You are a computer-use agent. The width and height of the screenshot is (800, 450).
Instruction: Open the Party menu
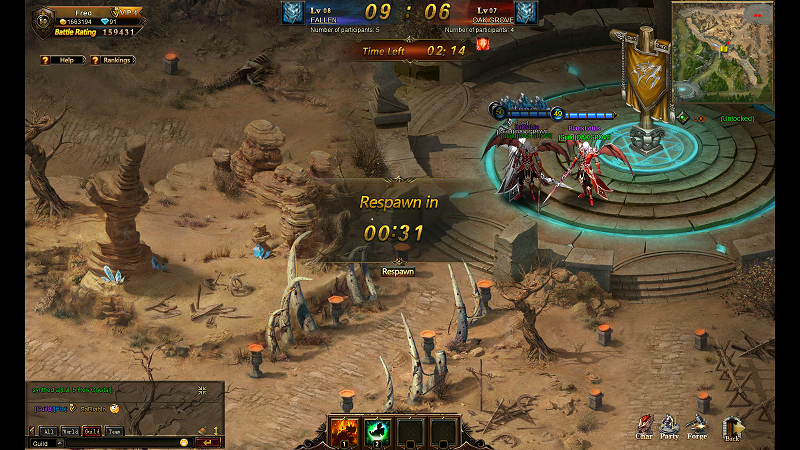(x=669, y=428)
